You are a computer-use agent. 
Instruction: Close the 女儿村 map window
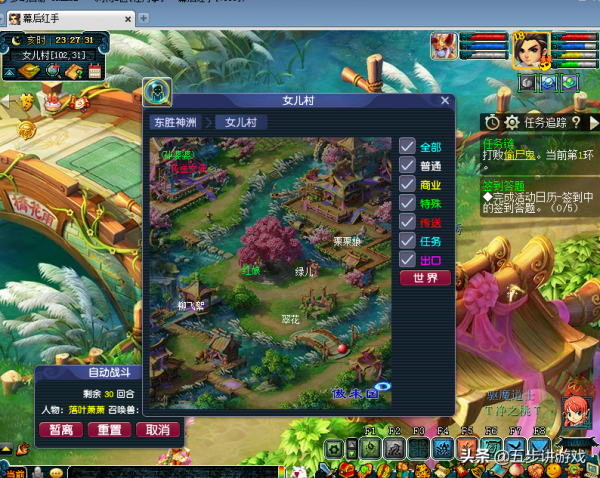(445, 101)
